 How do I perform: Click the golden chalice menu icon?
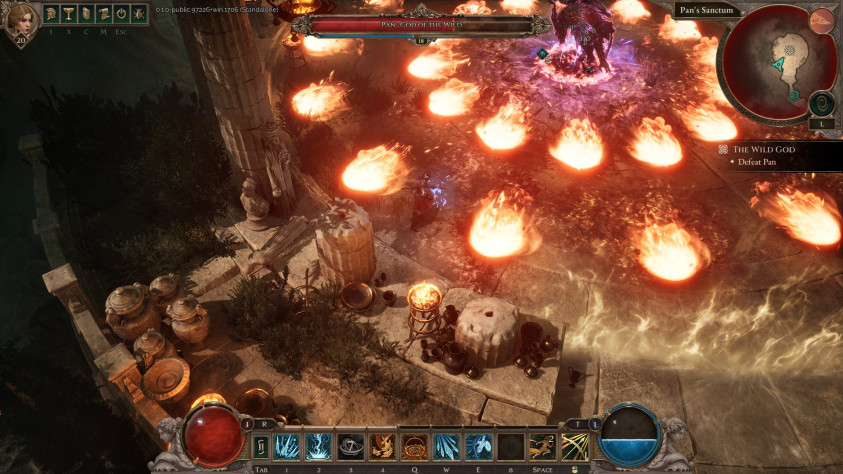68,14
